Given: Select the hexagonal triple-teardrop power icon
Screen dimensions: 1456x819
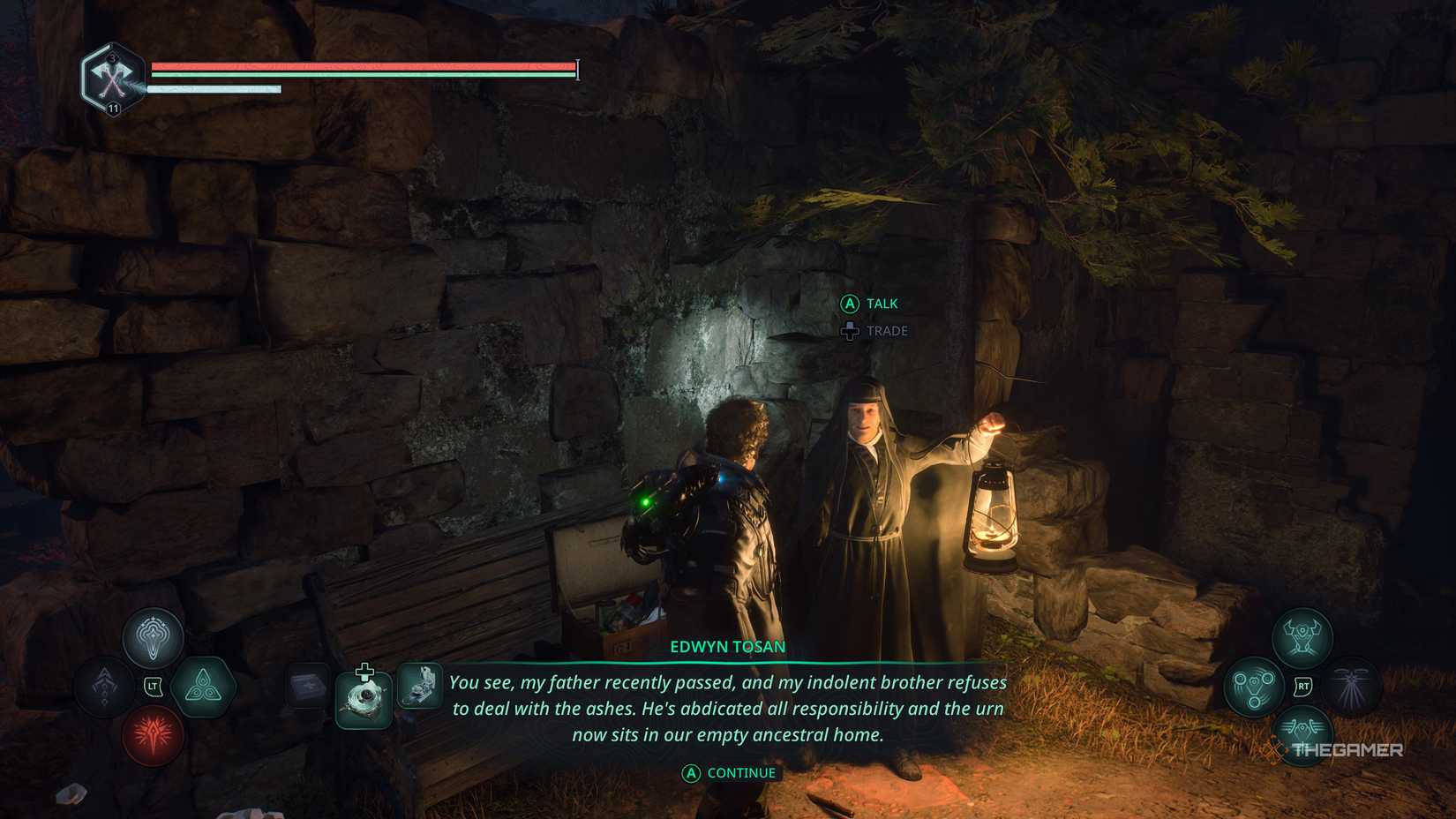Looking at the screenshot, I should pyautogui.click(x=204, y=688).
